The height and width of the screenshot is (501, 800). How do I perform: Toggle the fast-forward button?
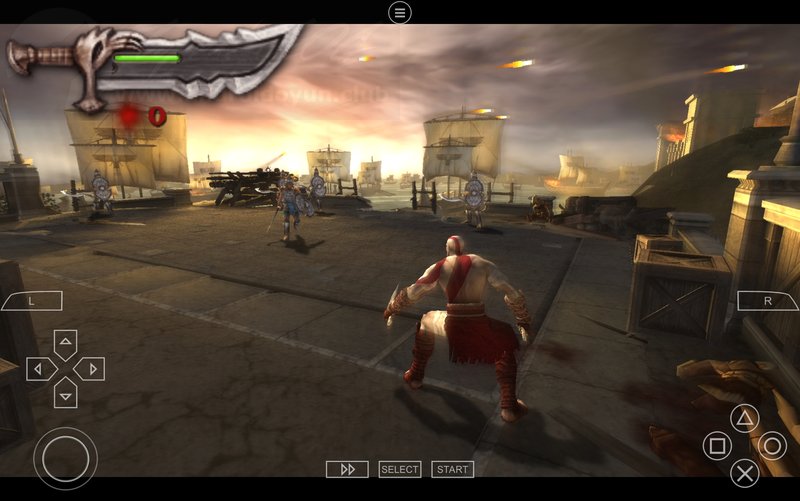click(x=347, y=469)
